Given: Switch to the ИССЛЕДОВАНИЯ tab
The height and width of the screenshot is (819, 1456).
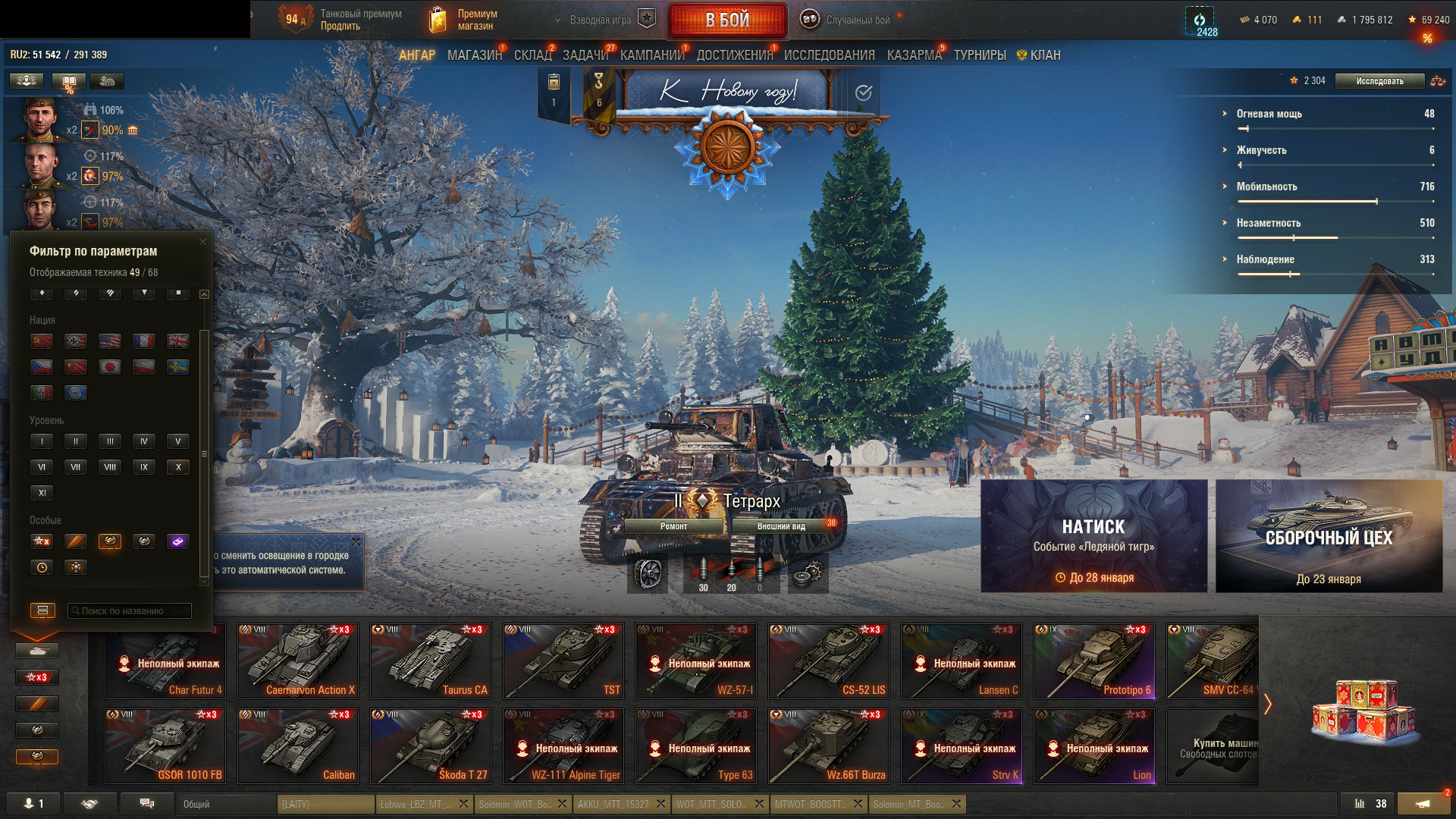Looking at the screenshot, I should tap(829, 55).
